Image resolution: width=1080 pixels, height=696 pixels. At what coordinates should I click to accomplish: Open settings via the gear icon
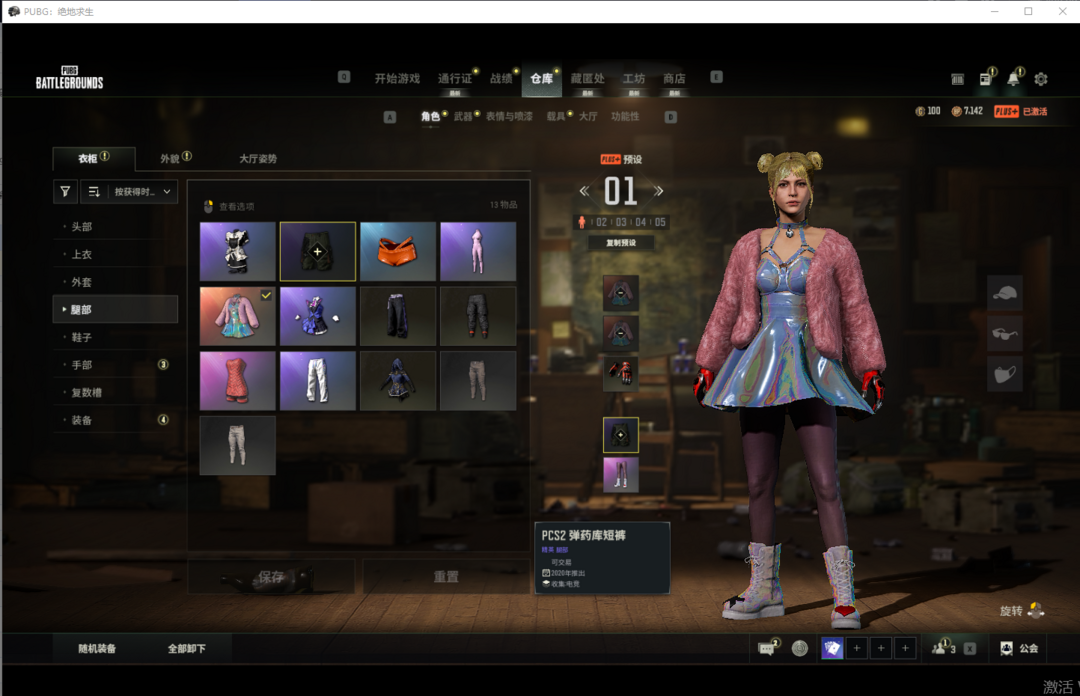click(1041, 79)
